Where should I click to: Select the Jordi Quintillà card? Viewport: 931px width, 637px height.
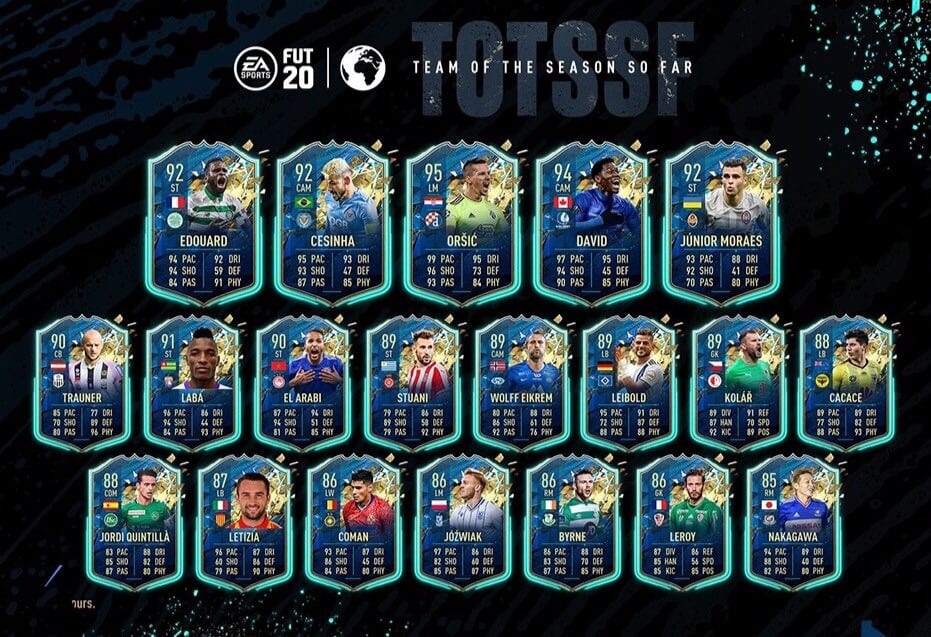(x=135, y=520)
